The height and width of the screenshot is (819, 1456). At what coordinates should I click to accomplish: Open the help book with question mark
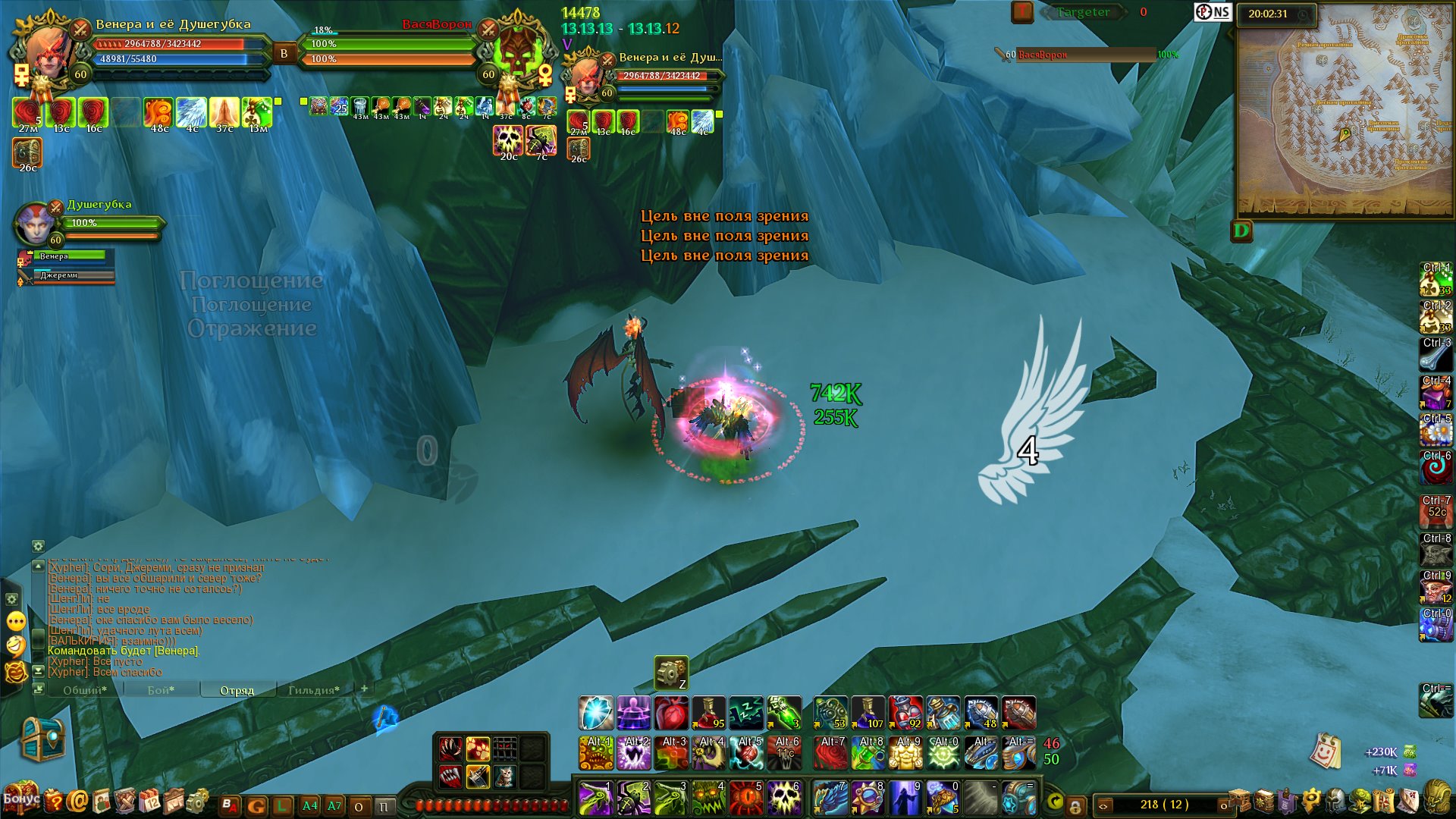[x=53, y=801]
